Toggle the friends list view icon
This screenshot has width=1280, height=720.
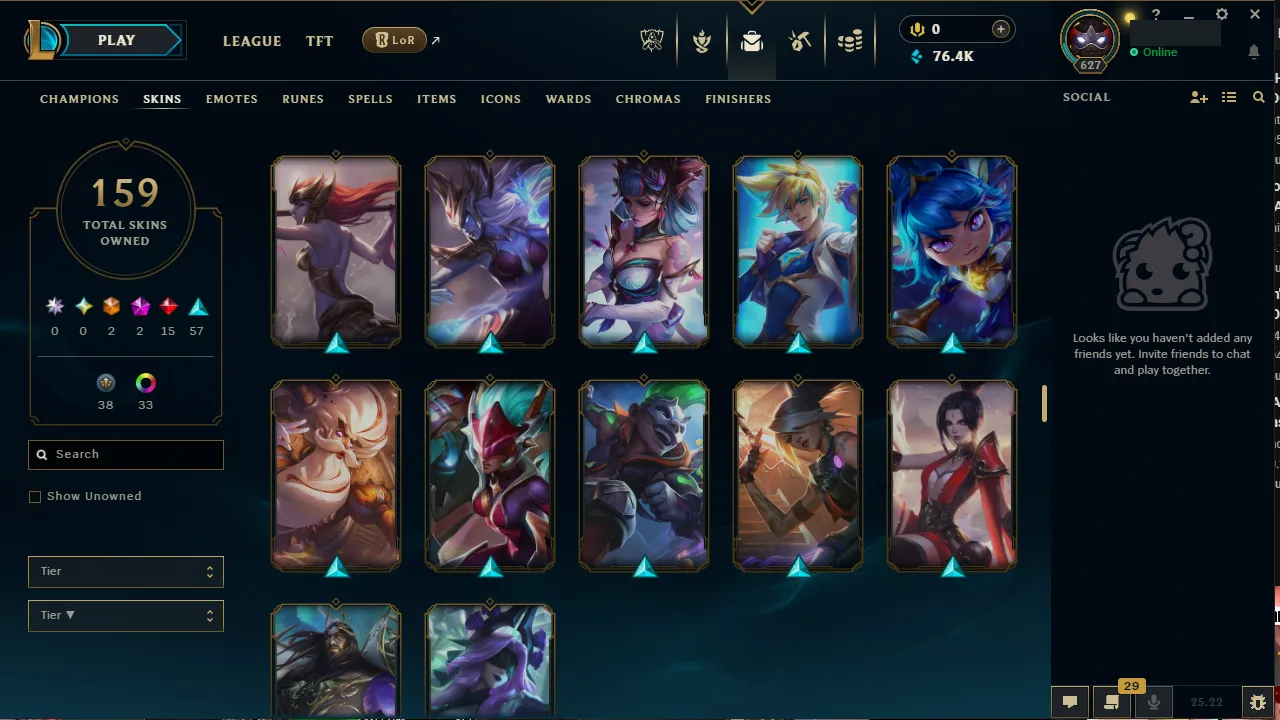[1229, 97]
